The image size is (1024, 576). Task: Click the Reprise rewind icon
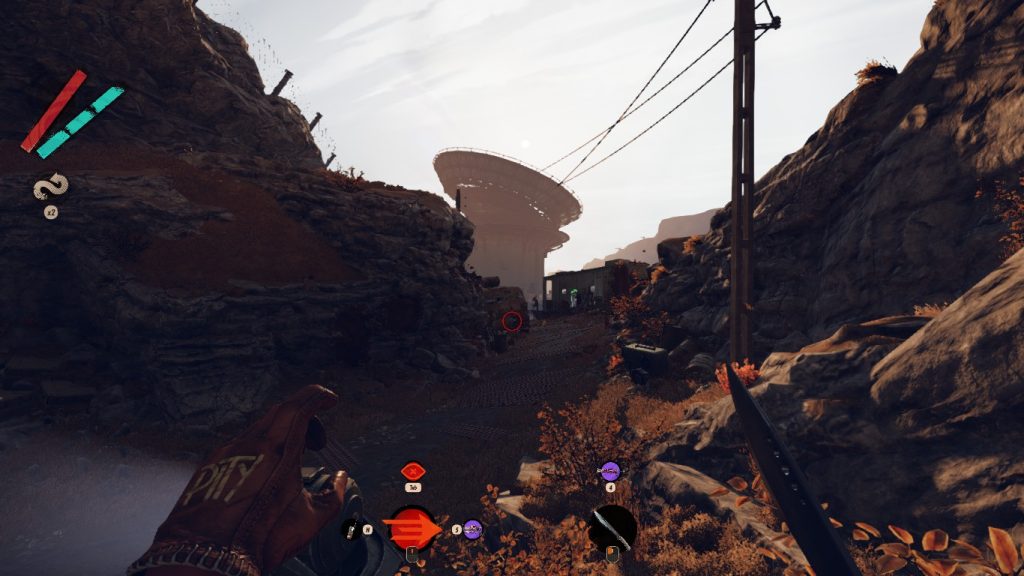pos(49,188)
